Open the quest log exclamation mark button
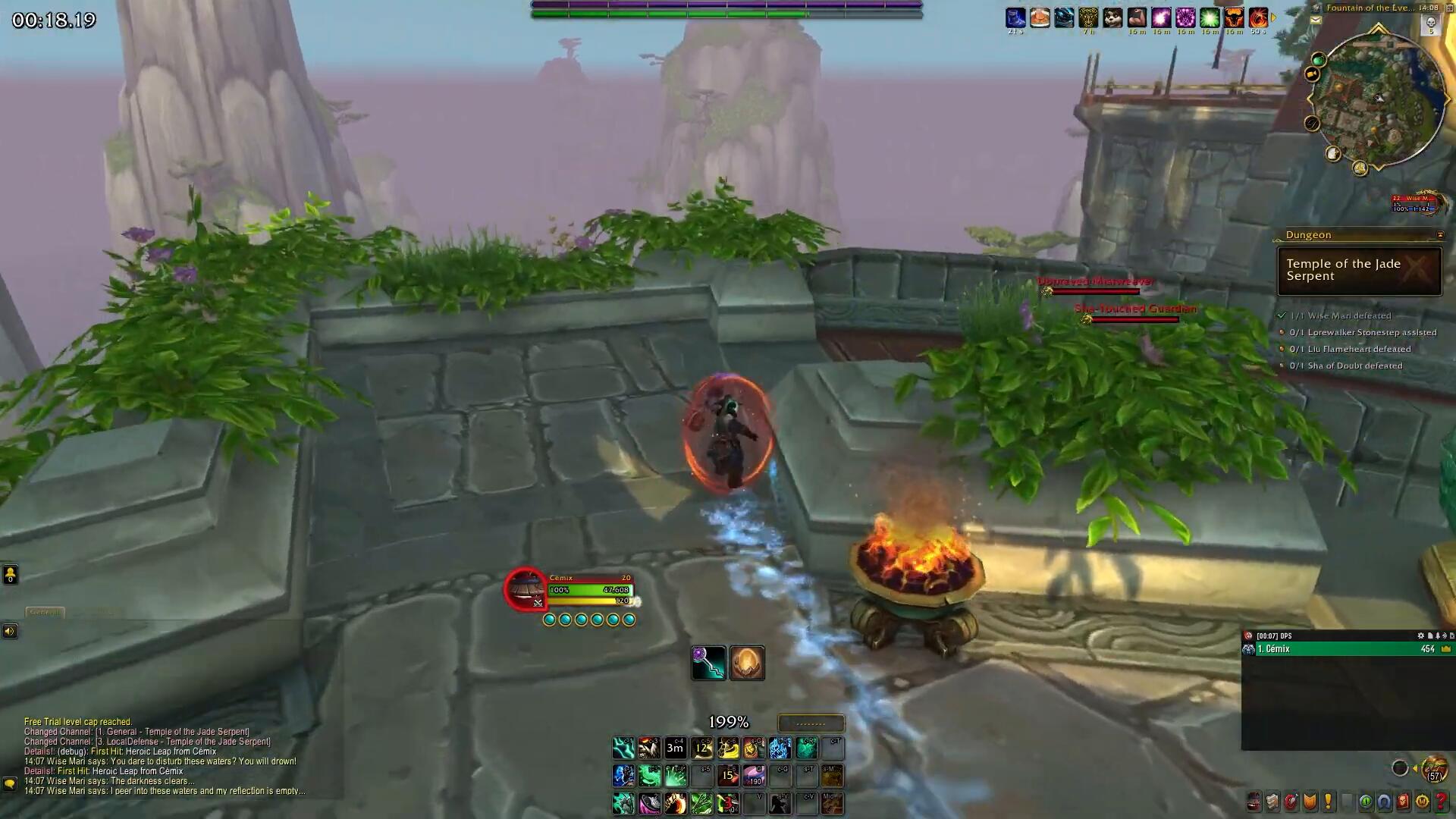Image resolution: width=1456 pixels, height=819 pixels. [x=1329, y=802]
